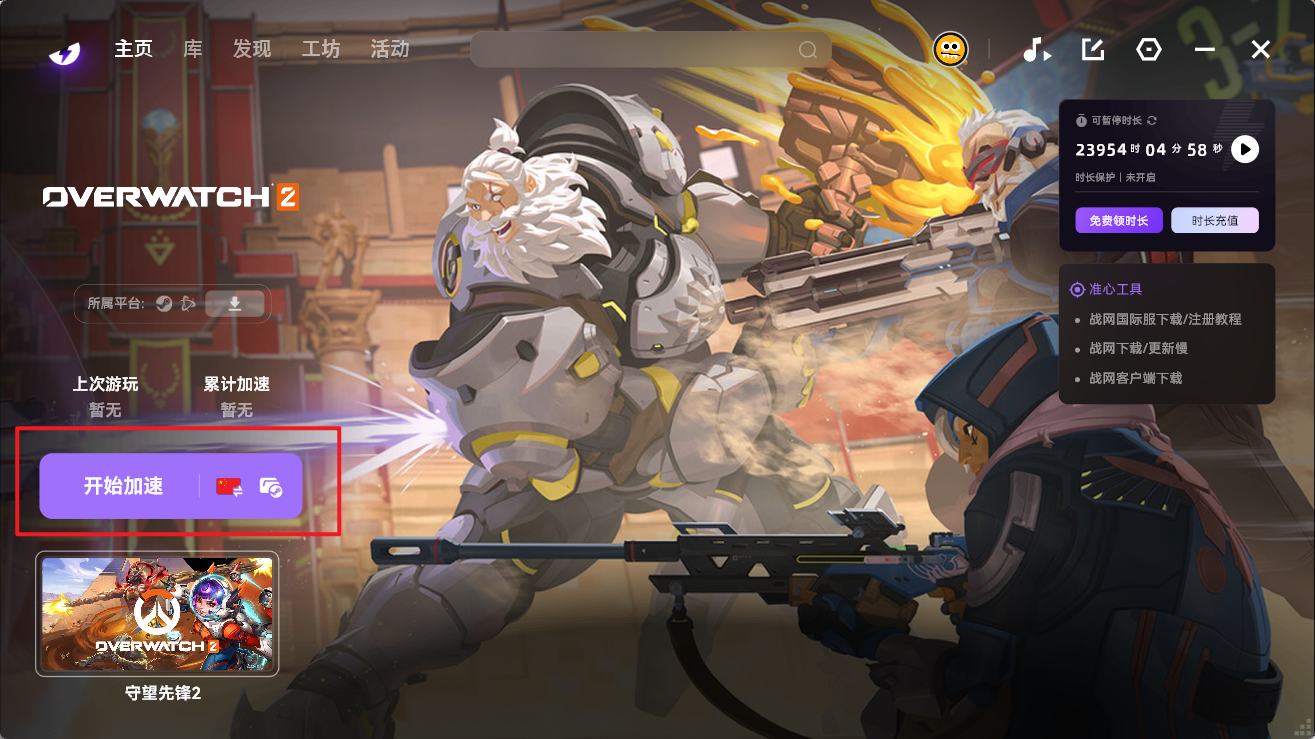Open 战网国际服下载/注册教程 guide link

[x=1165, y=319]
